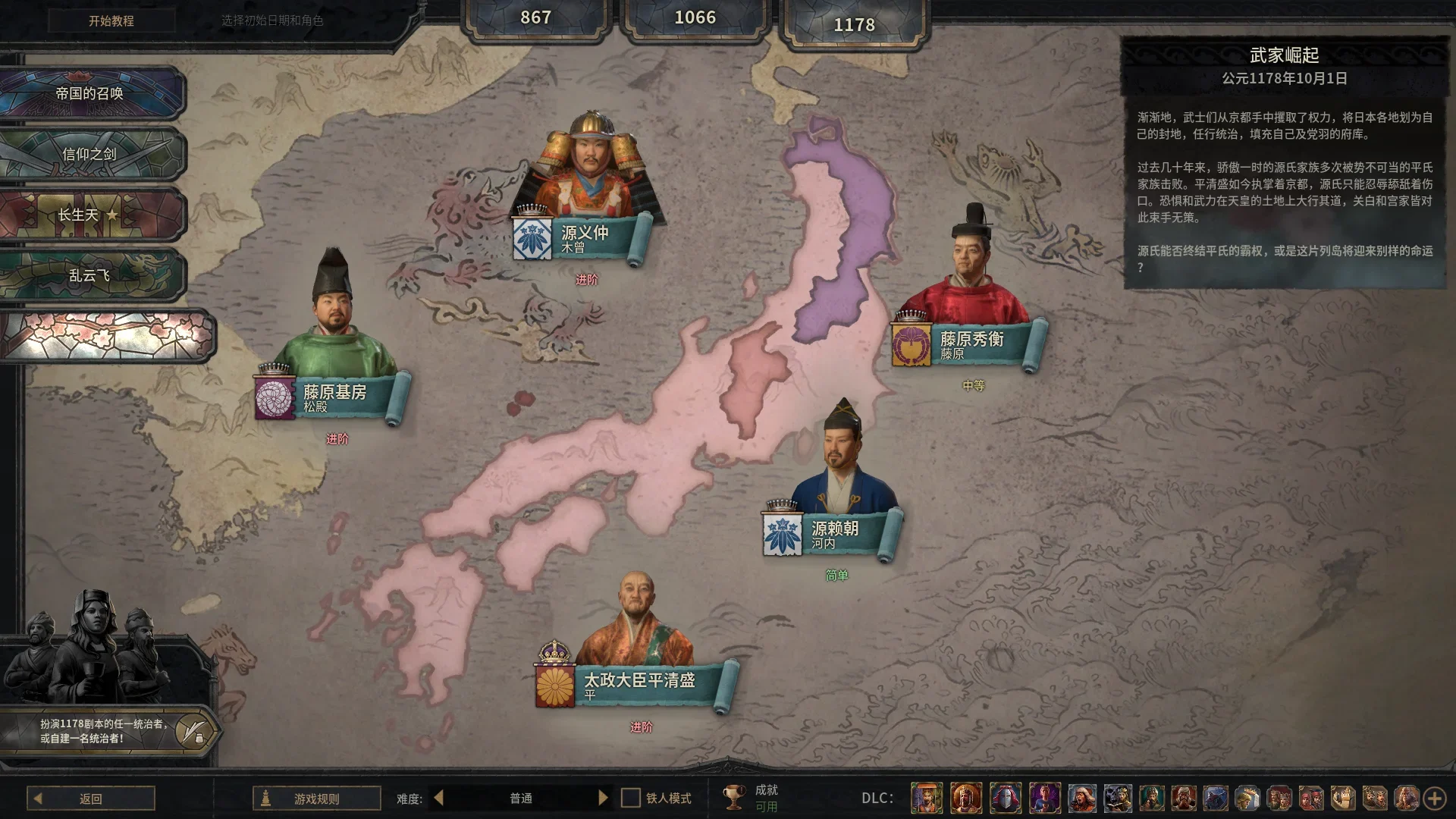Open the 开始教程 tab
Screen dimensions: 1456x819
click(x=110, y=21)
